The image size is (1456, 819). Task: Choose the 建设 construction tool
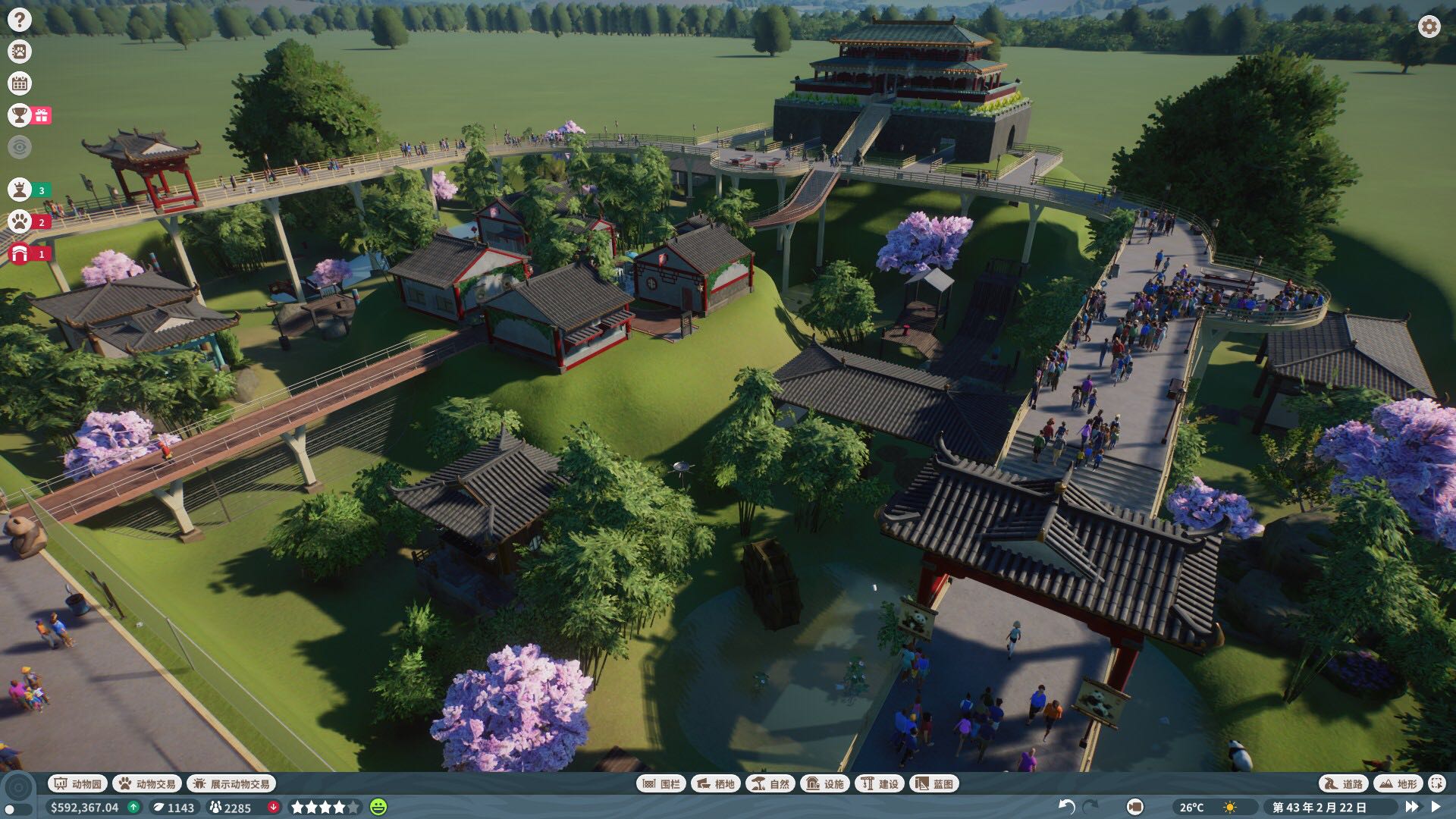tap(880, 783)
